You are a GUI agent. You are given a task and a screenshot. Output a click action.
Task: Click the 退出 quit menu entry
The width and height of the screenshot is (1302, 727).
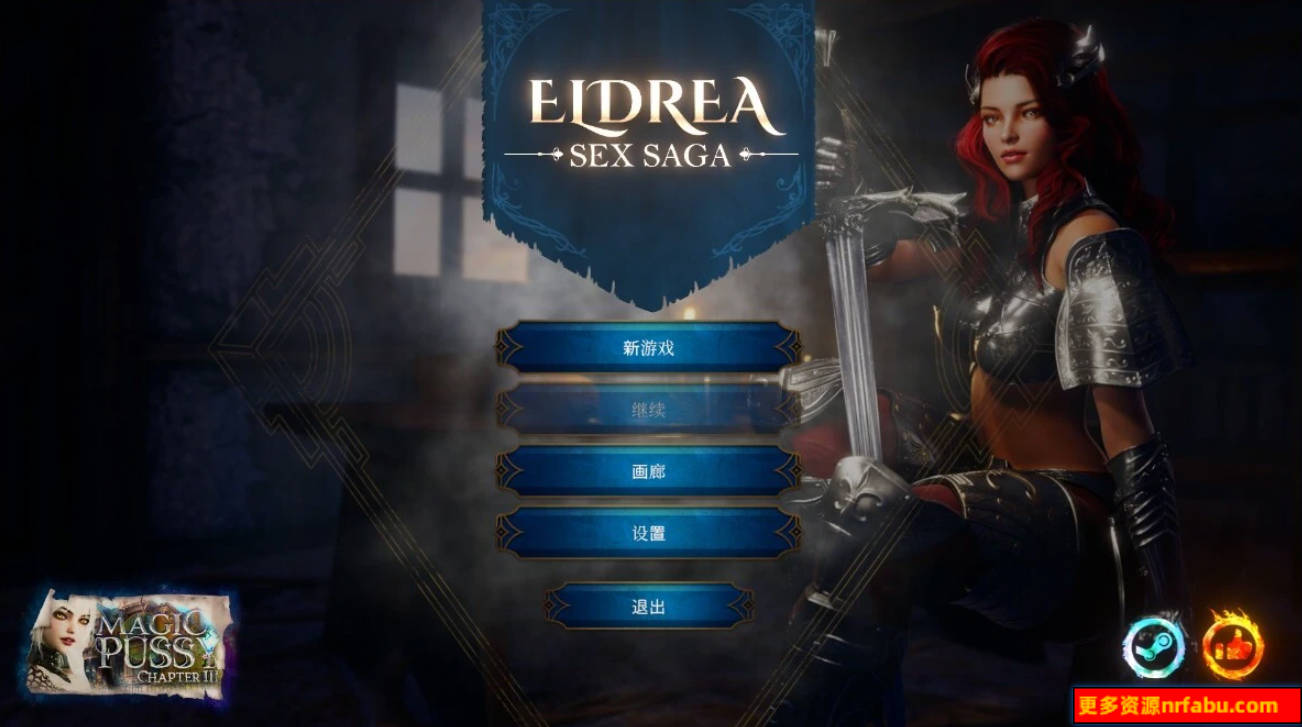pos(650,607)
